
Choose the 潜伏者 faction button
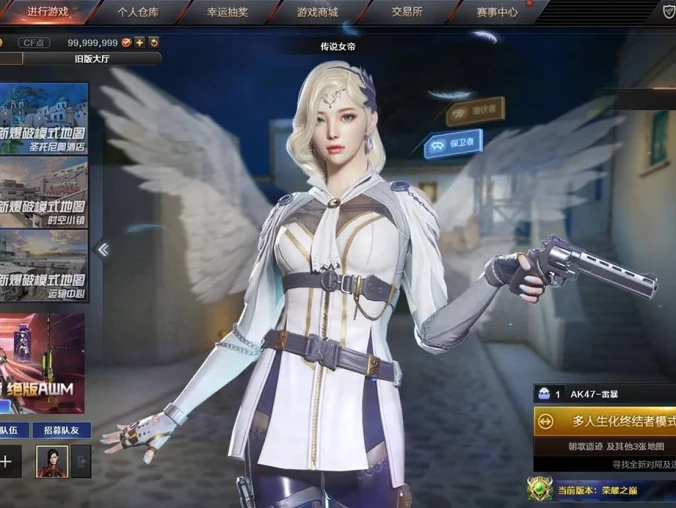474,110
